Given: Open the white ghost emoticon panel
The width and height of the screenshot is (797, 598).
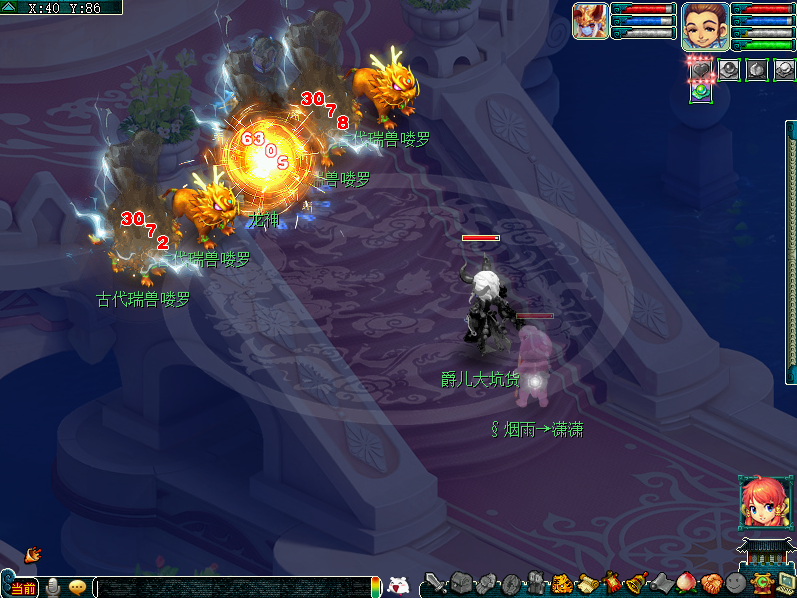Looking at the screenshot, I should 398,586.
